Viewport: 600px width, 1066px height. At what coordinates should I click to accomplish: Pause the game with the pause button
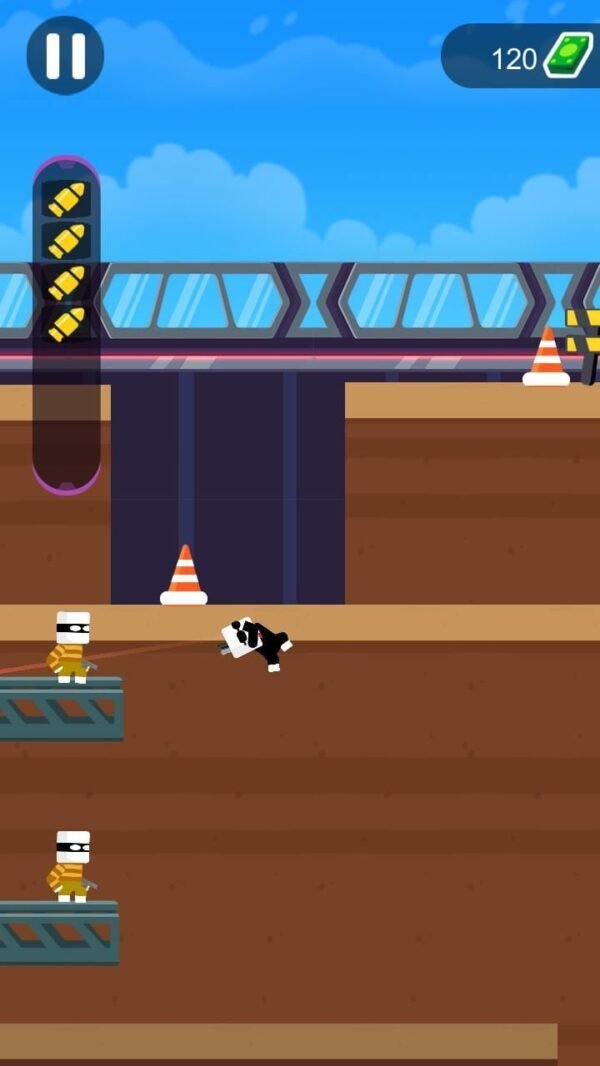65,56
